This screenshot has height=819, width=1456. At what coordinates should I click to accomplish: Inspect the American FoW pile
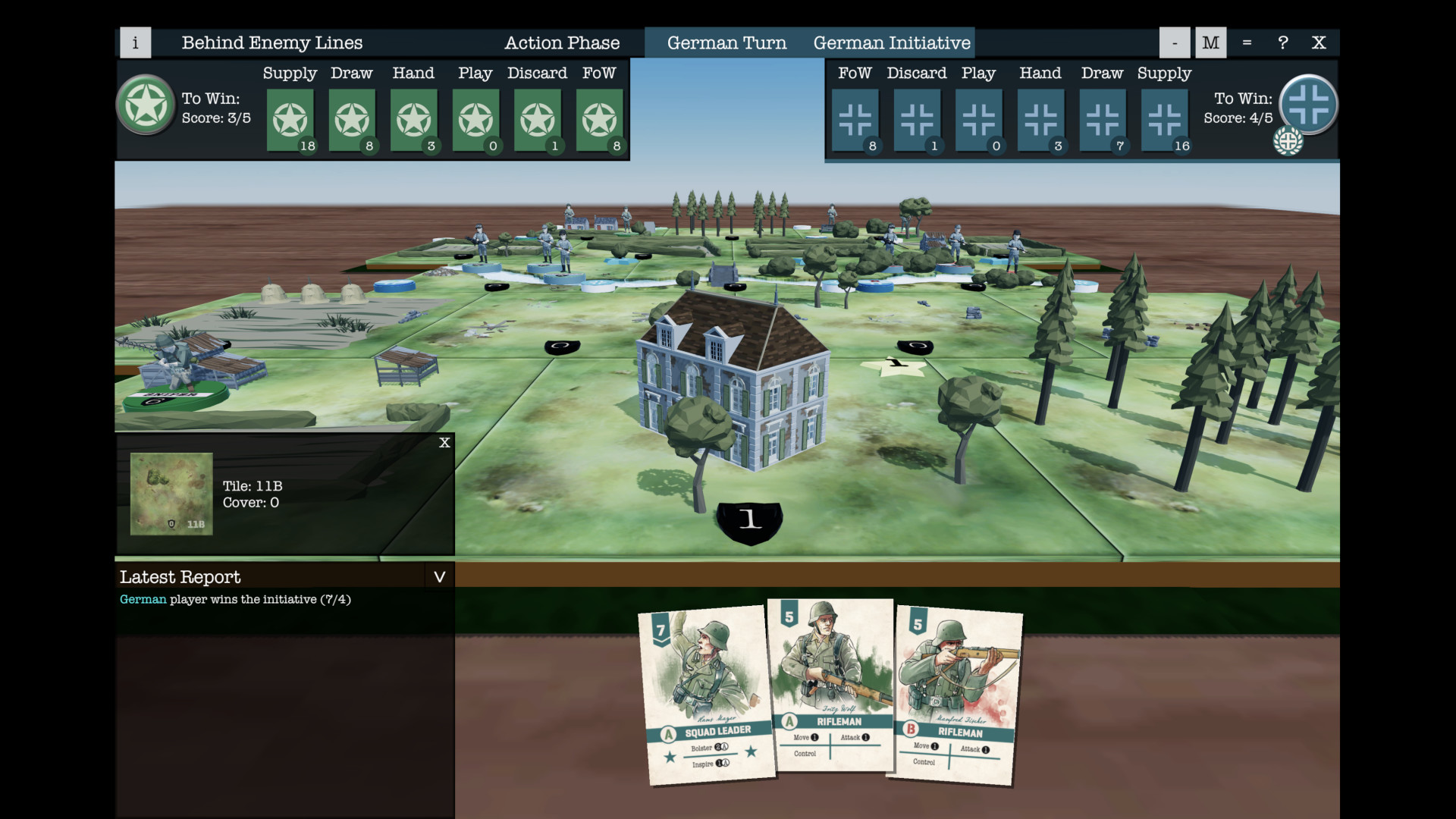[x=600, y=119]
